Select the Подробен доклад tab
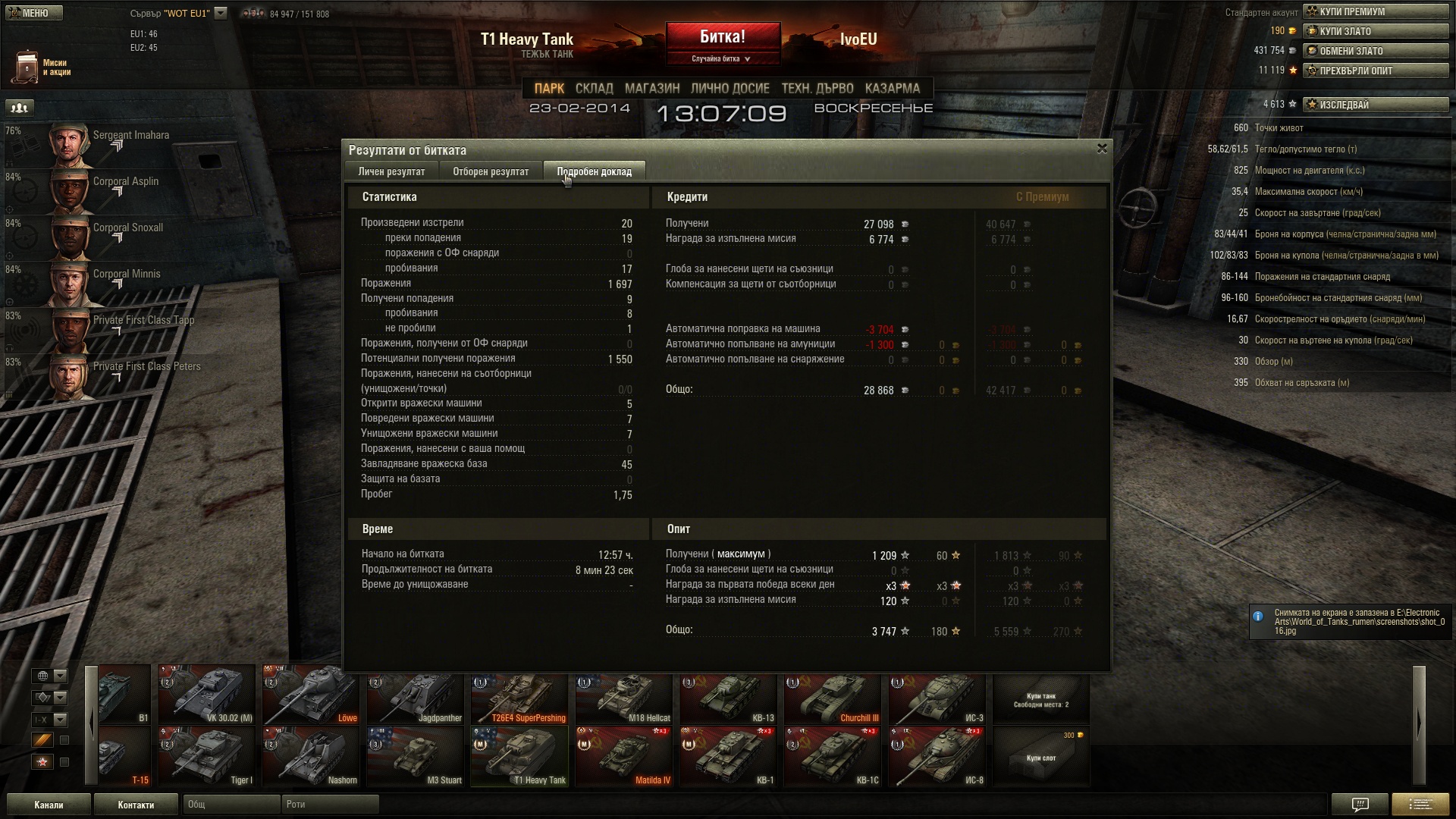1456x819 pixels. coord(594,171)
